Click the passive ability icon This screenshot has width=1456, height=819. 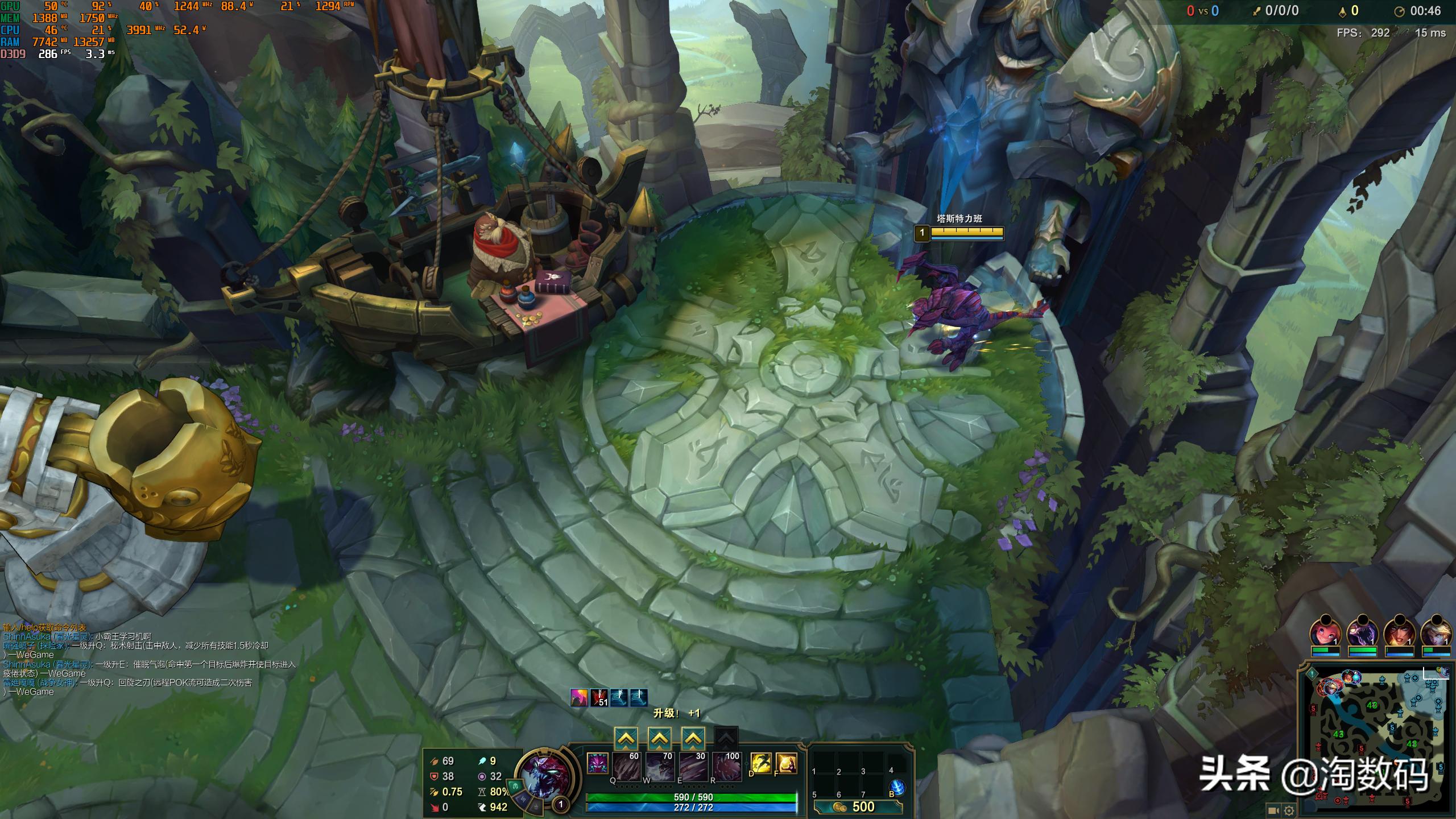pos(597,763)
